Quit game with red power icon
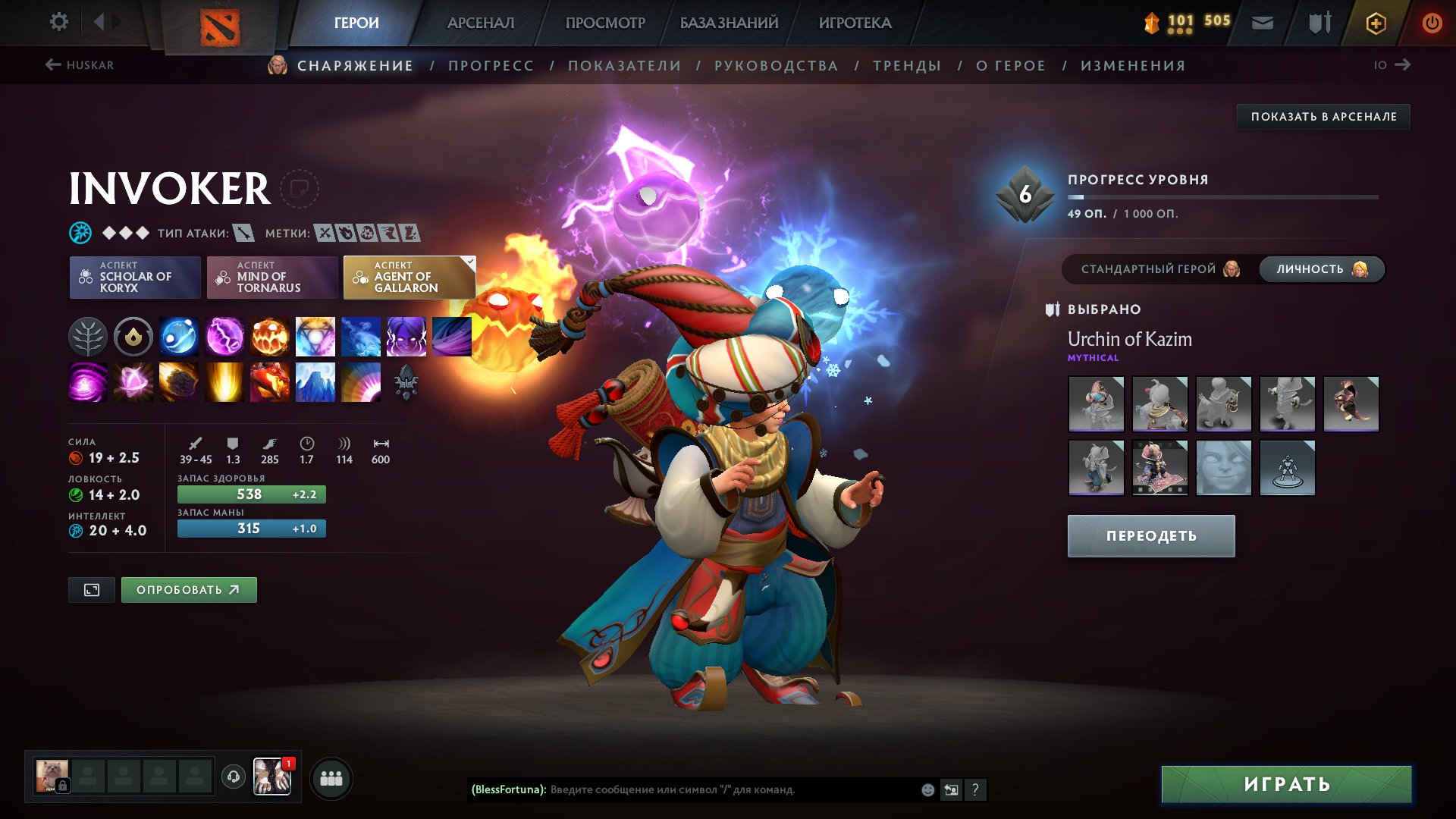Viewport: 1456px width, 819px height. click(1432, 23)
